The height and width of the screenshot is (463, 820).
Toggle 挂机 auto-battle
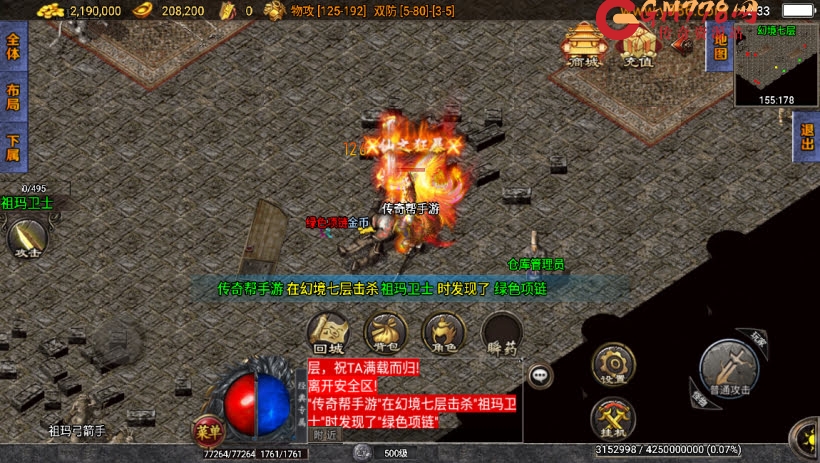[x=613, y=418]
